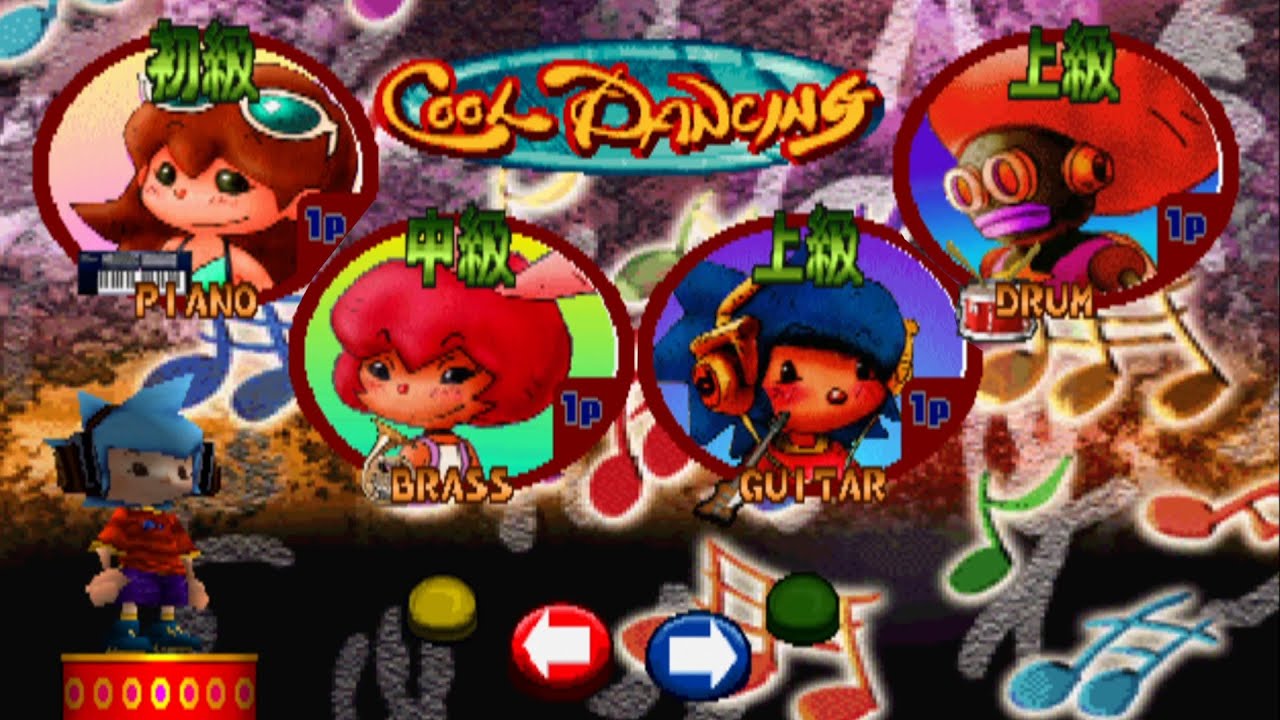
Task: Click the BRASS text label
Action: [450, 487]
